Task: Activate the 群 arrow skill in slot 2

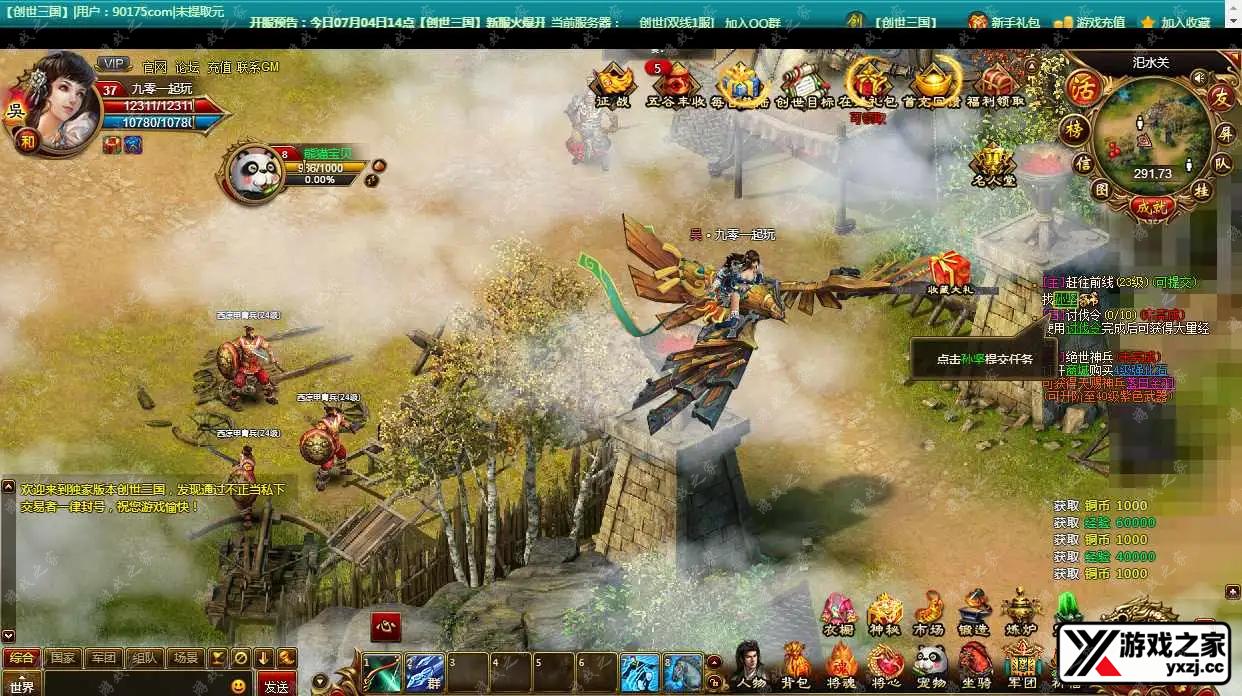Action: [425, 673]
